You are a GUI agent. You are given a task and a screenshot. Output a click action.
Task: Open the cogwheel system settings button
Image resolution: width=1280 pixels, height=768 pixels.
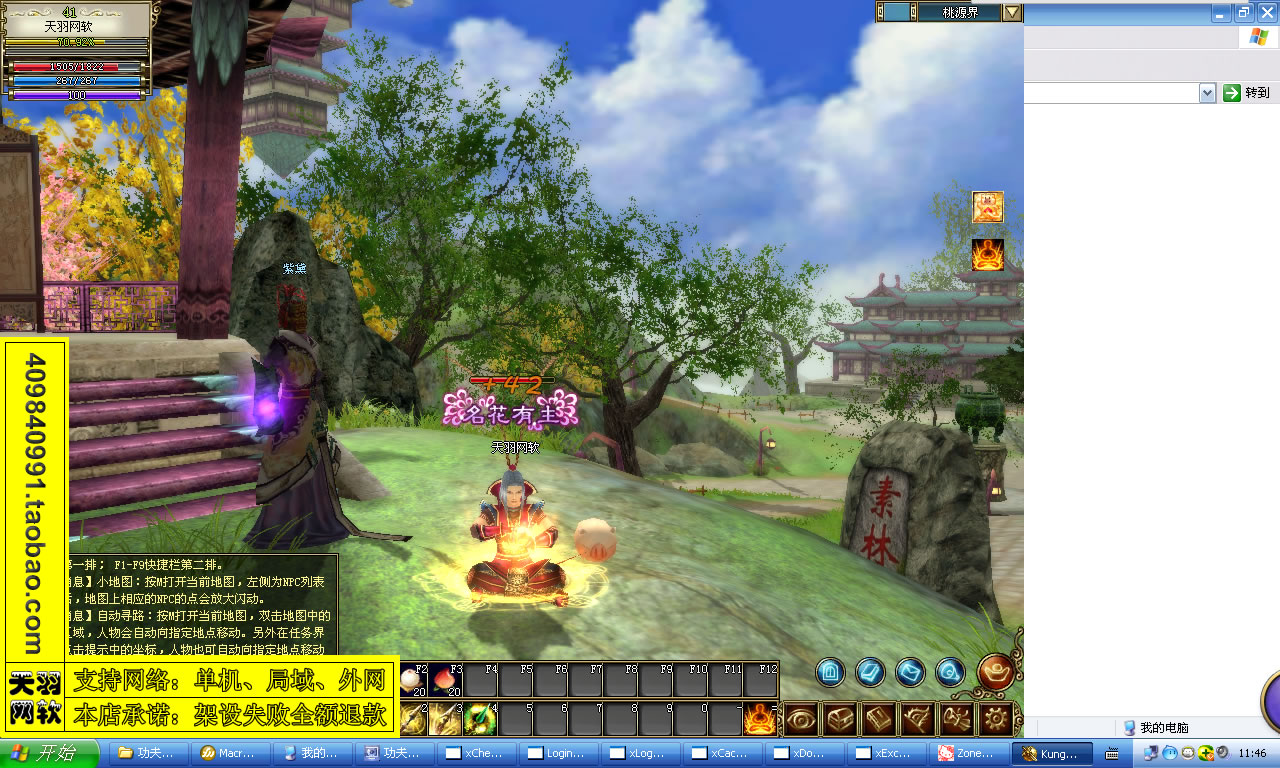pos(996,718)
